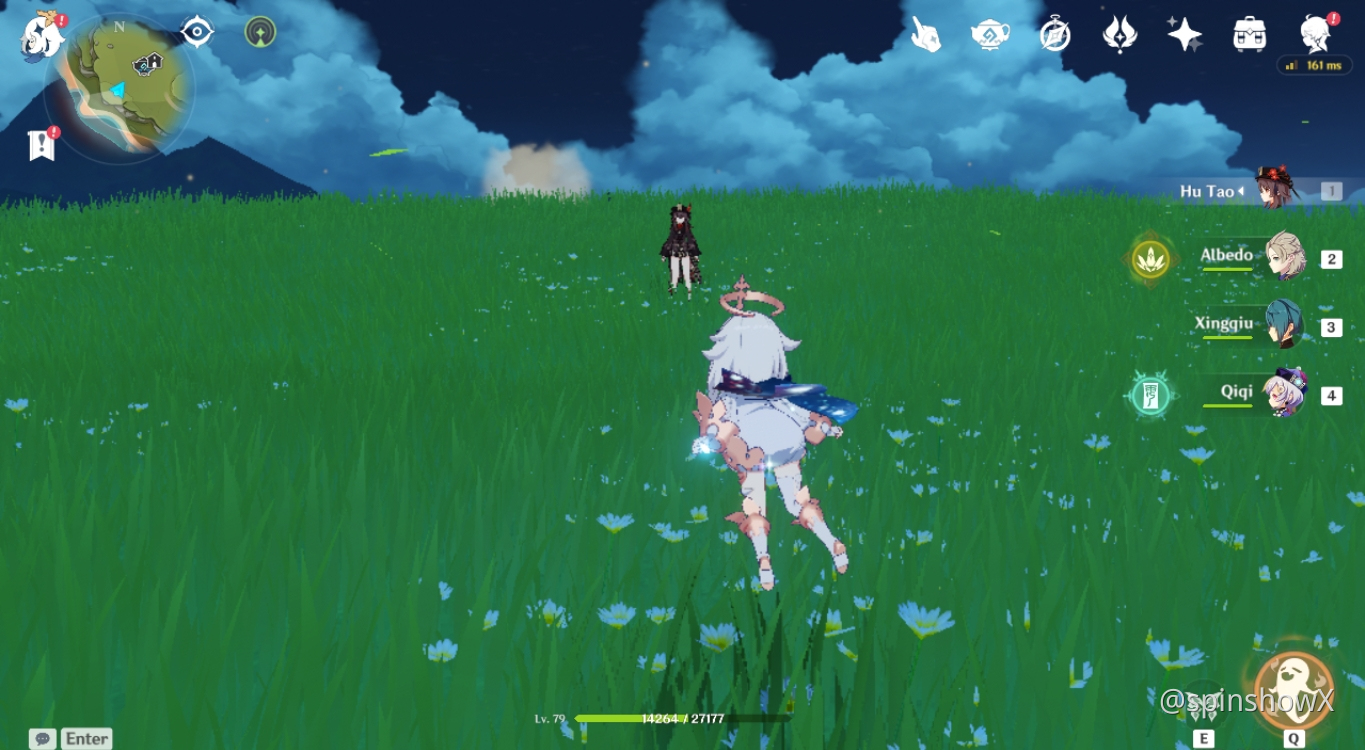Open the Paimon main menu

[x=40, y=35]
